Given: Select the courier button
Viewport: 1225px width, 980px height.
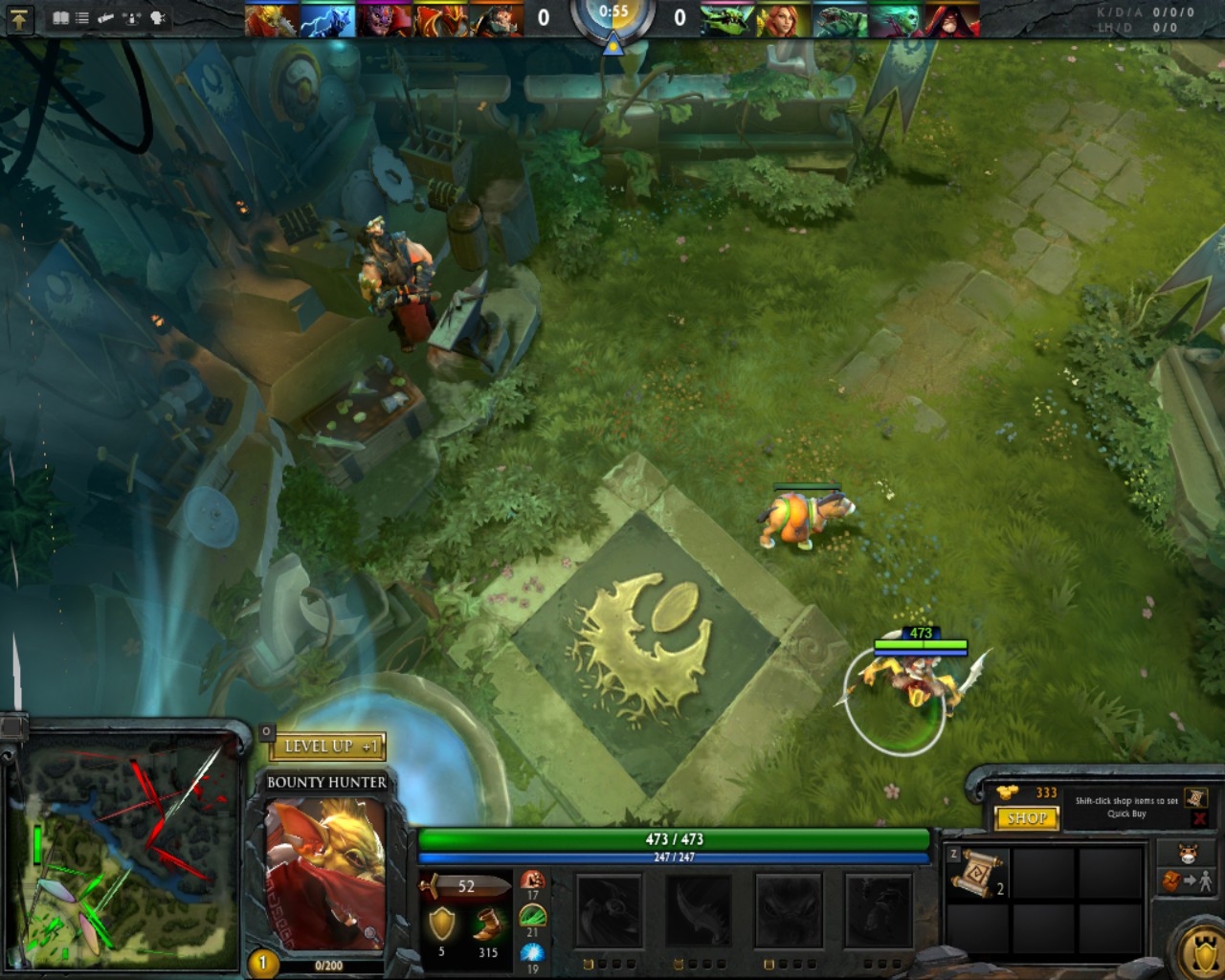Looking at the screenshot, I should 1187,853.
